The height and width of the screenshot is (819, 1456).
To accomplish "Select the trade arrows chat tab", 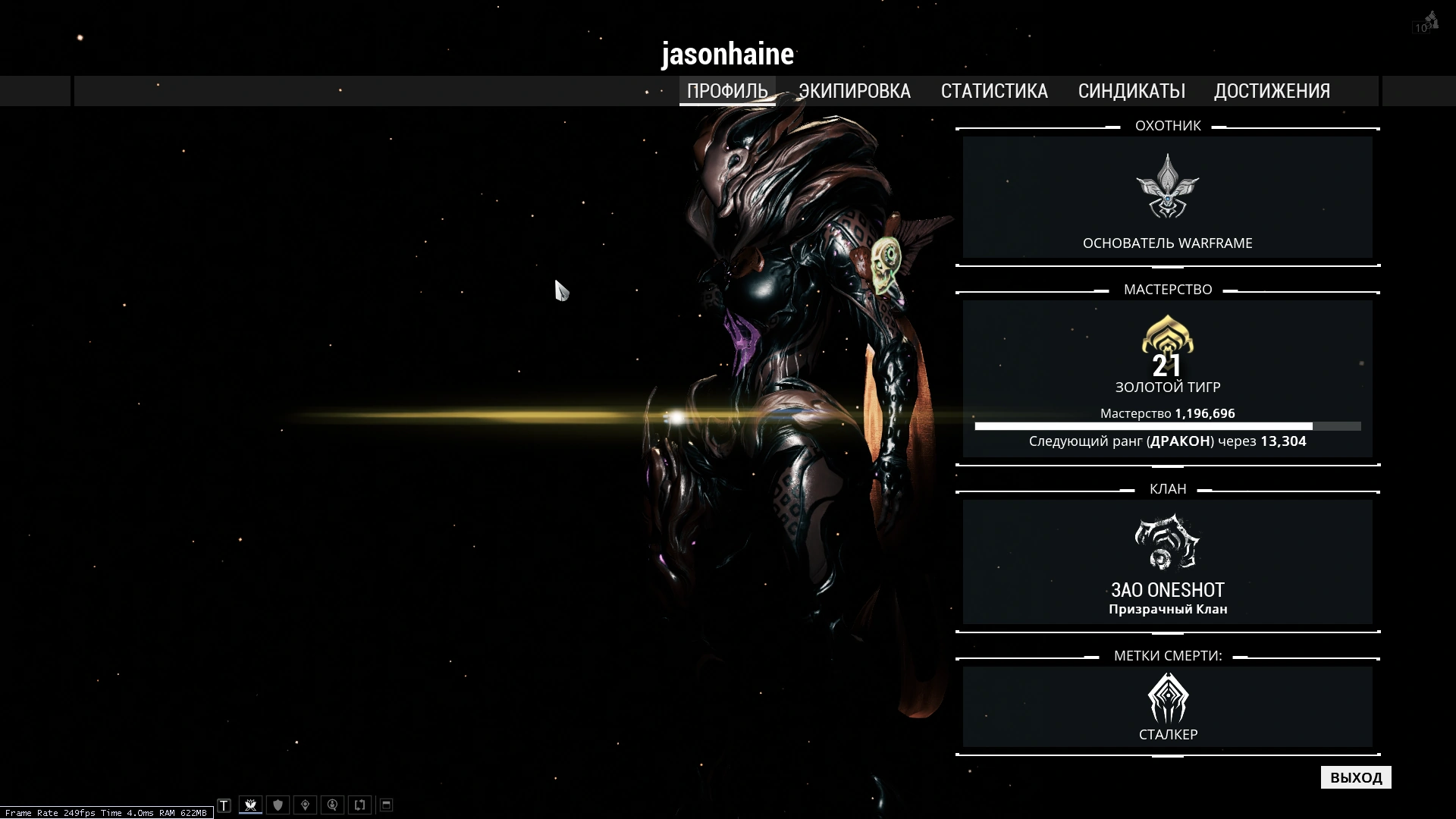I will [x=360, y=805].
